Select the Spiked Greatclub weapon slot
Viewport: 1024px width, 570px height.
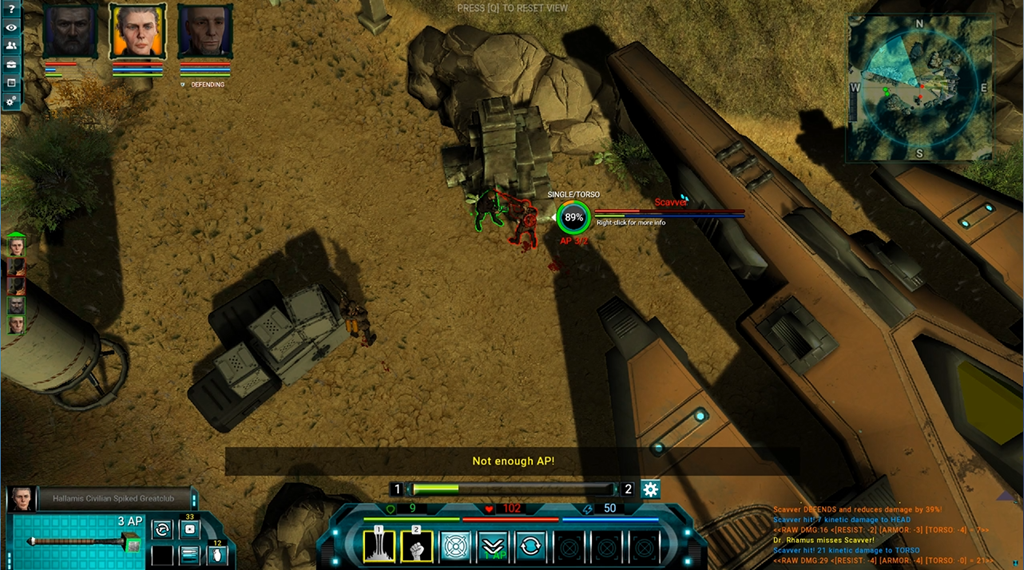(x=78, y=542)
